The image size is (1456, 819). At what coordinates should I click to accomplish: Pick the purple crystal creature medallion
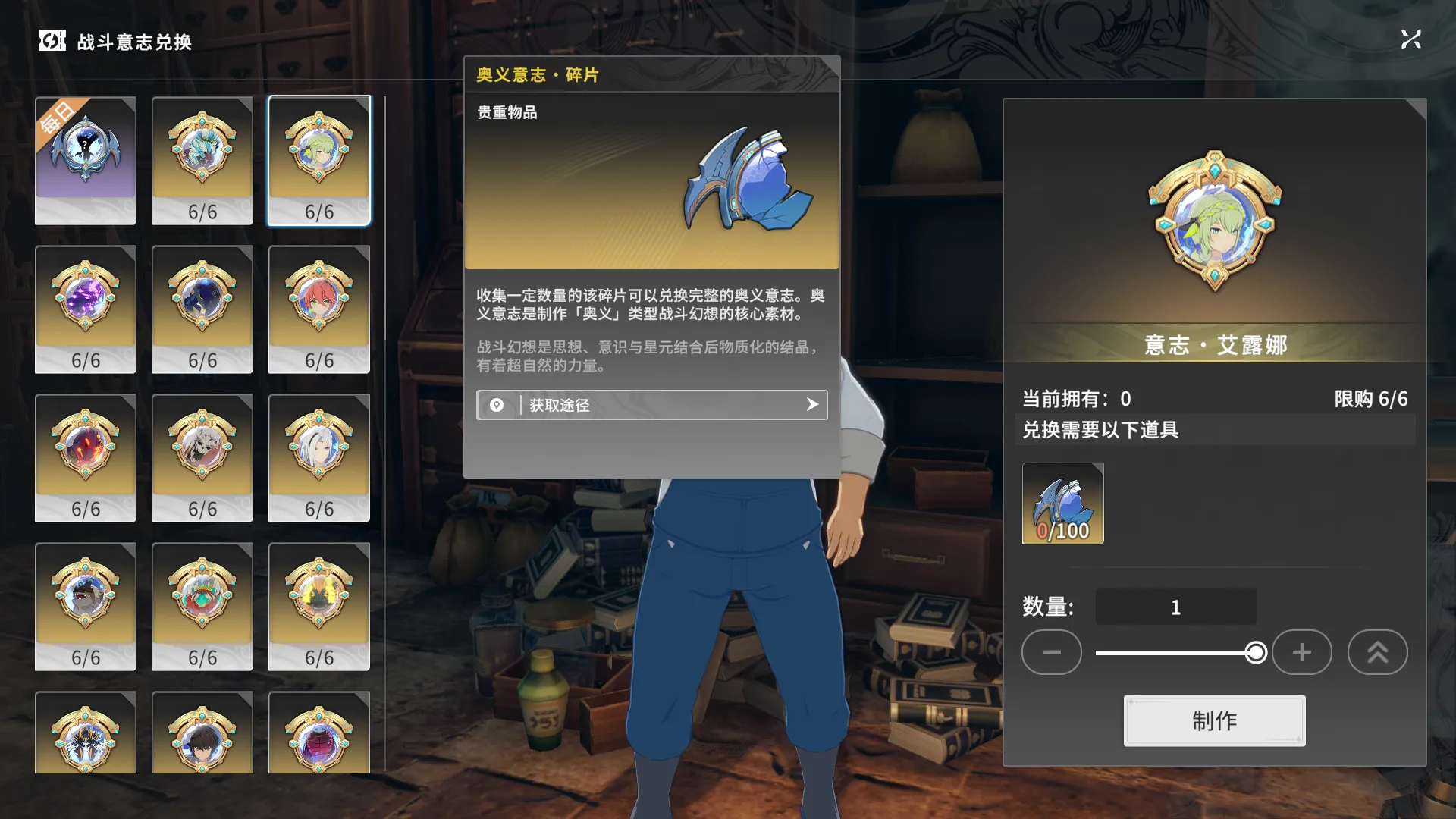point(86,309)
